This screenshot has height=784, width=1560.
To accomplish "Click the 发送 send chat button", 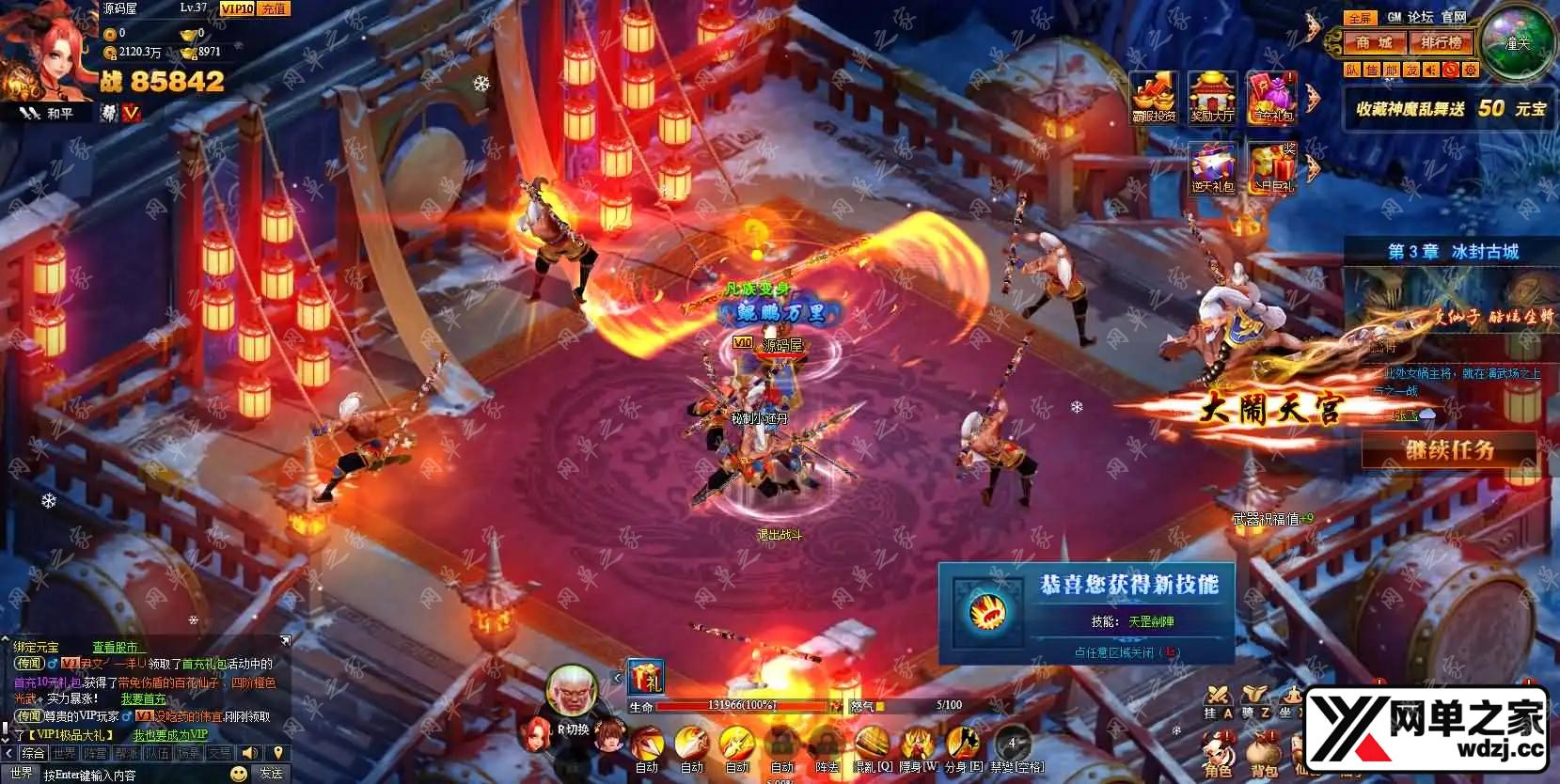I will coord(271,773).
